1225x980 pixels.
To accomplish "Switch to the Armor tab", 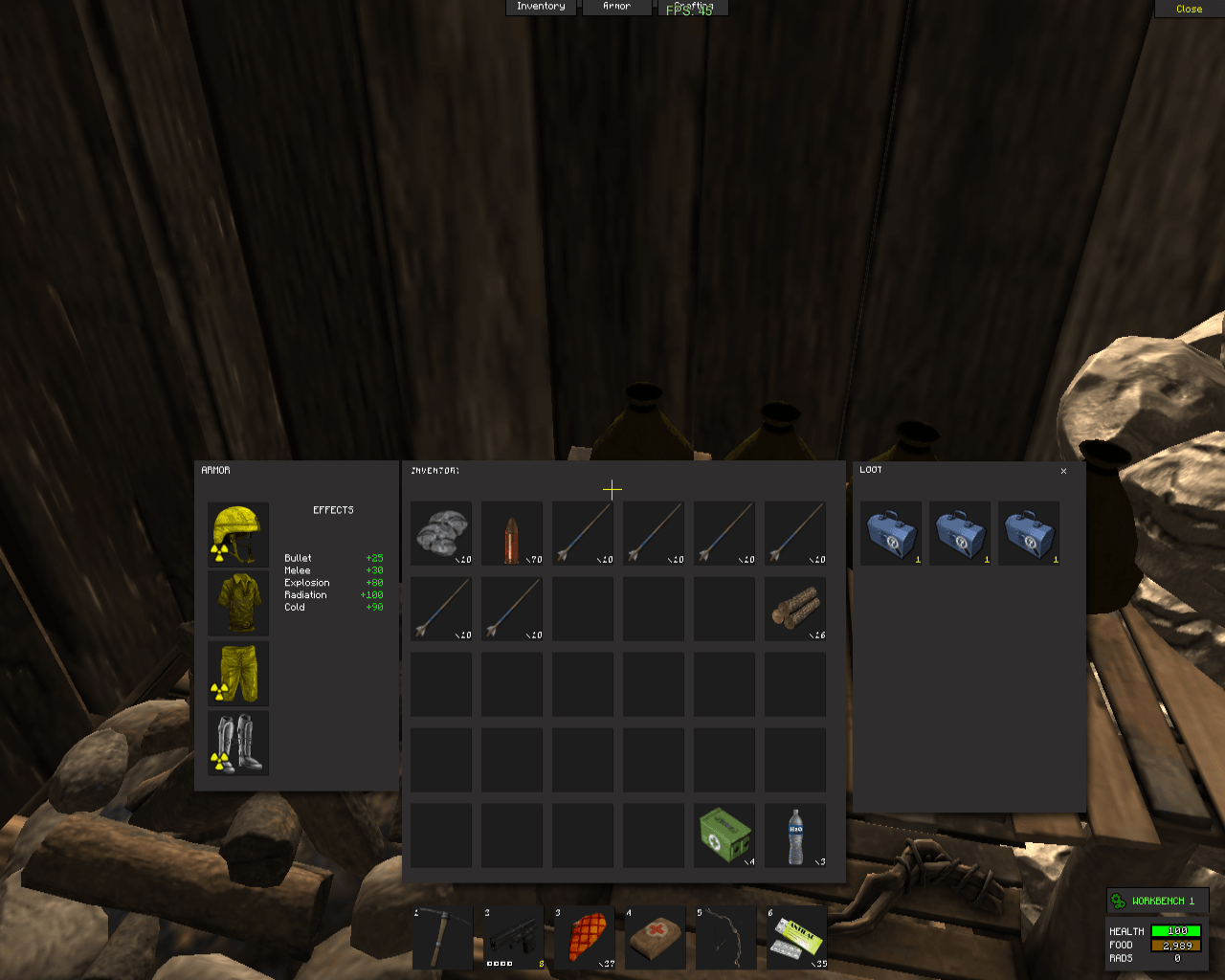I will (616, 7).
